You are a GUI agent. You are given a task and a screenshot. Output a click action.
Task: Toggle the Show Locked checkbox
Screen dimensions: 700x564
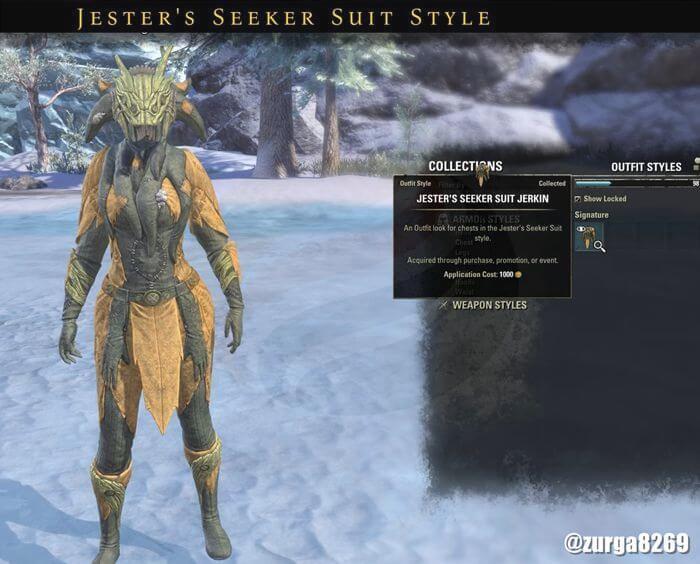coord(578,199)
